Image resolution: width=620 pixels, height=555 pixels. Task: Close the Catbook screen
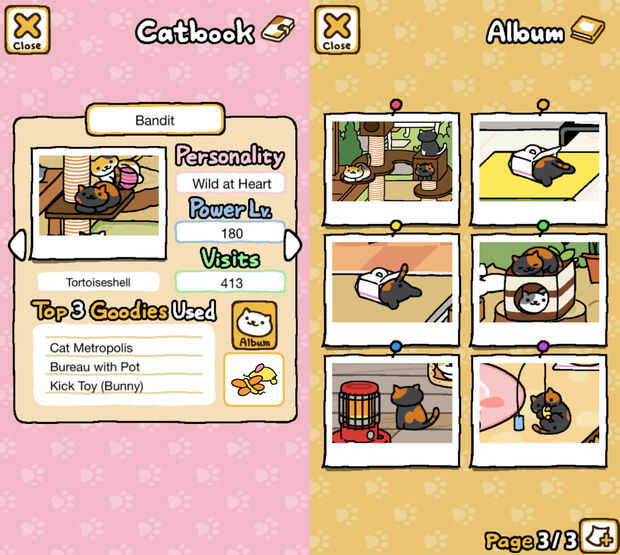point(27,29)
